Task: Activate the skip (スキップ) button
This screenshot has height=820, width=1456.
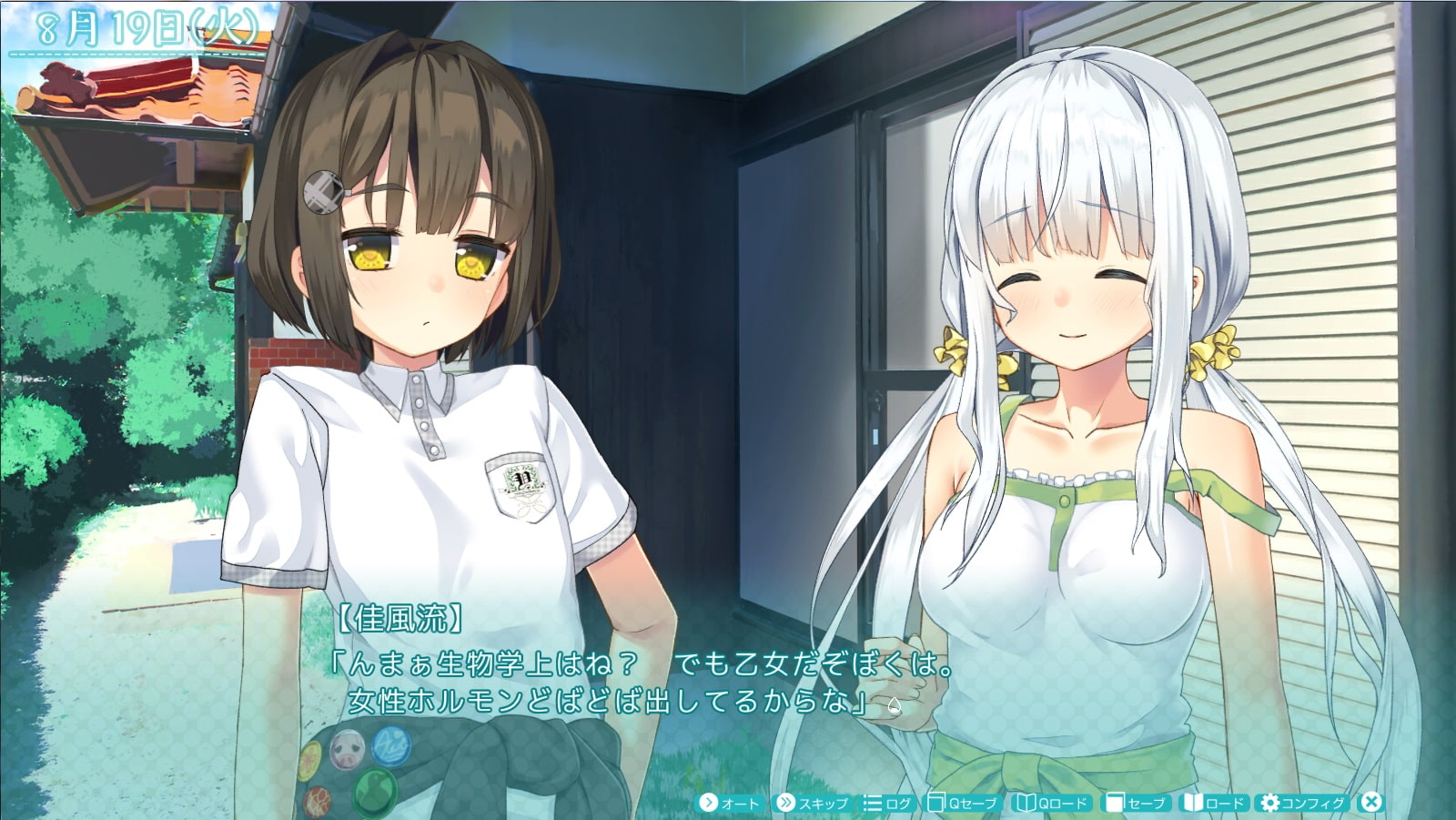Action: point(812,803)
